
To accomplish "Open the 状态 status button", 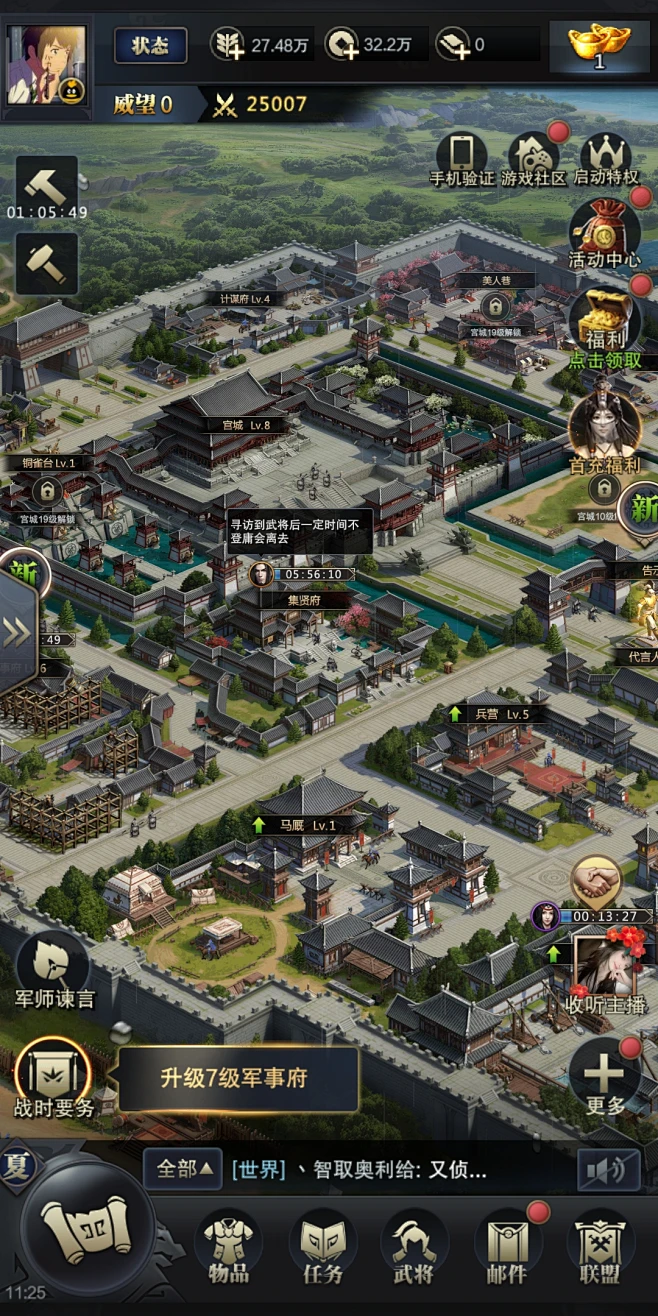I will [150, 46].
